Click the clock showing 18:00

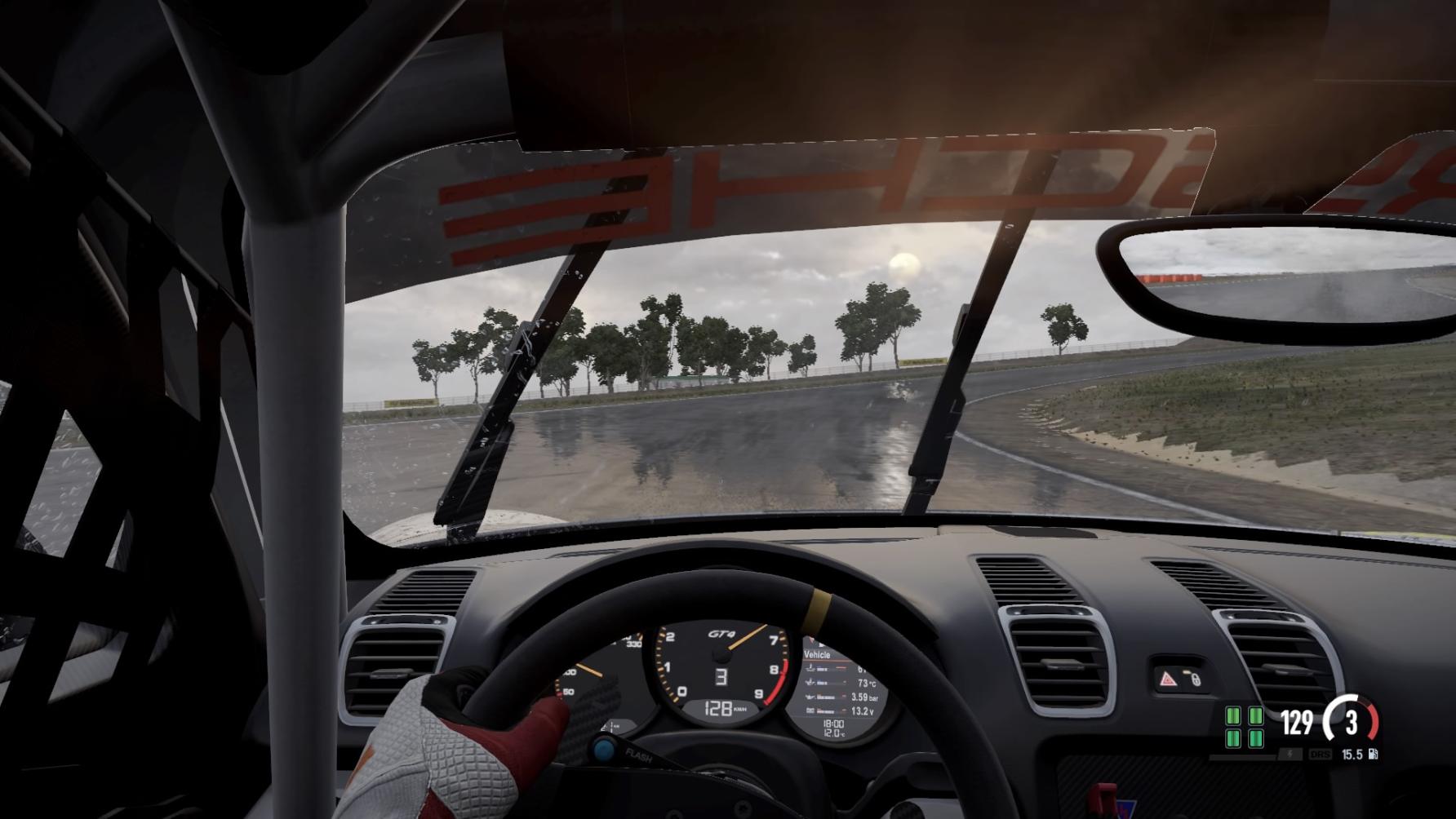coord(833,723)
